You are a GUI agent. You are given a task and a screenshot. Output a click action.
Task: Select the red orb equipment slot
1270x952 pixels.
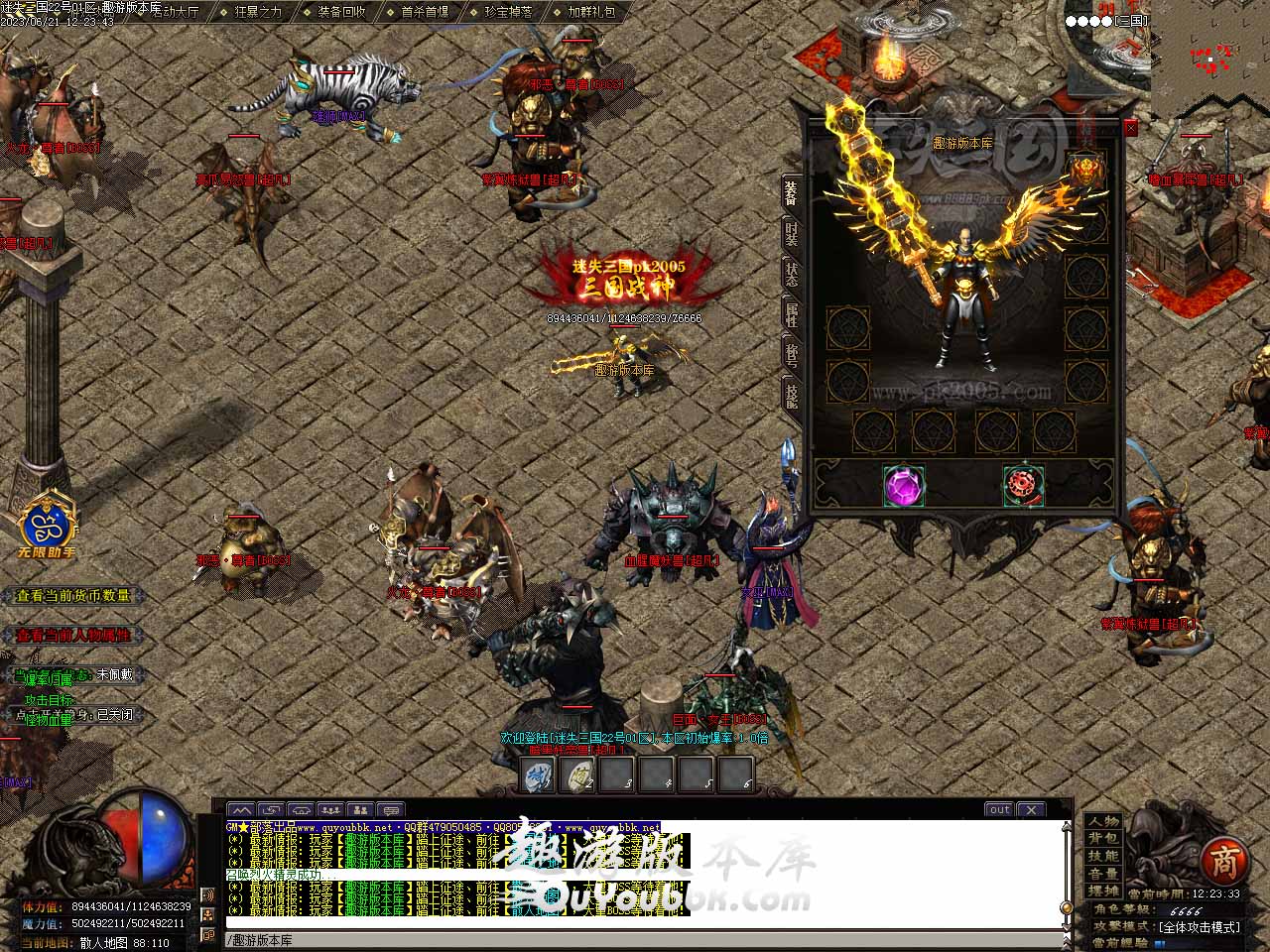click(x=1023, y=486)
